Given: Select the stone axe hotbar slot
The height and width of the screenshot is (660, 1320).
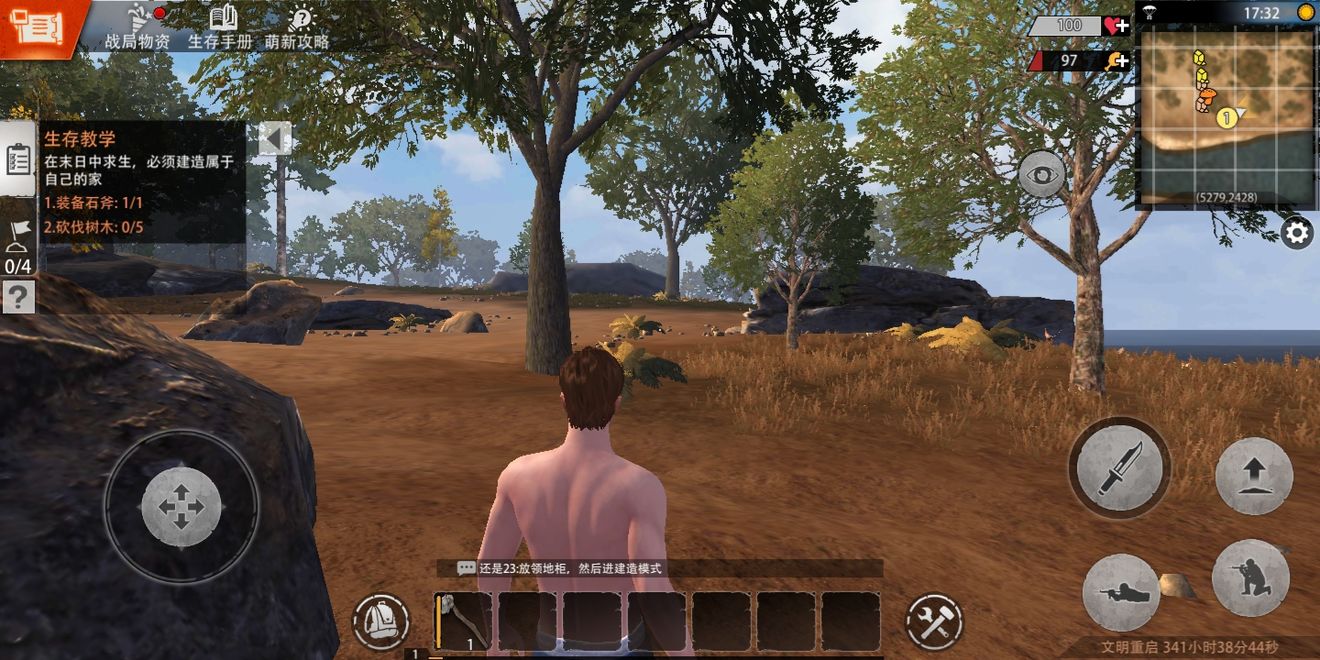Looking at the screenshot, I should pyautogui.click(x=463, y=621).
